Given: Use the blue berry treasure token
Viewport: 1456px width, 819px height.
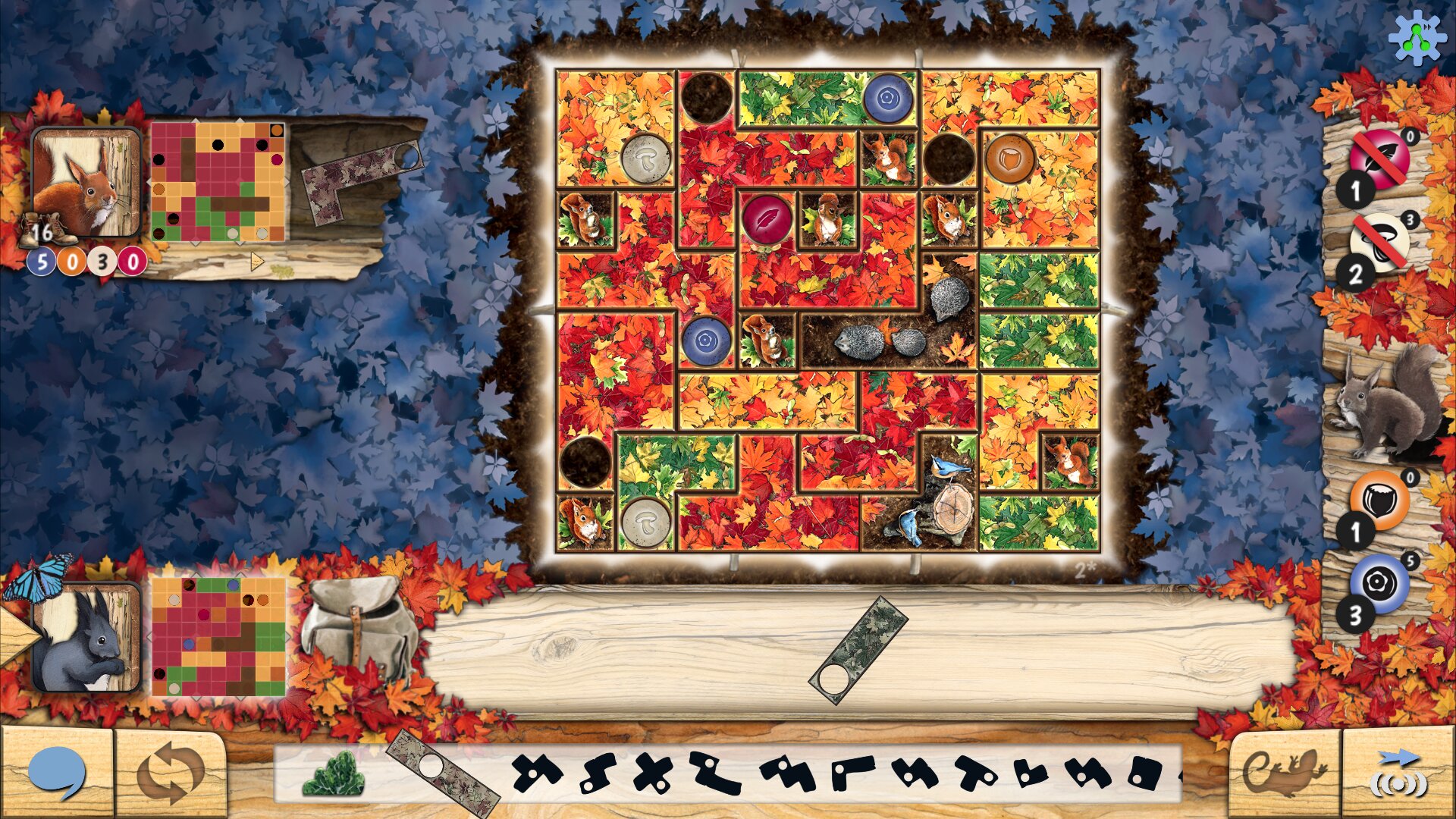Looking at the screenshot, I should click(1379, 582).
